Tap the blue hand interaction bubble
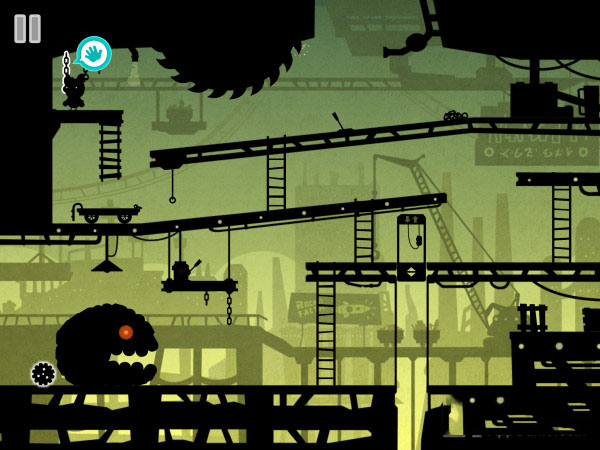The height and width of the screenshot is (450, 600). [94, 52]
